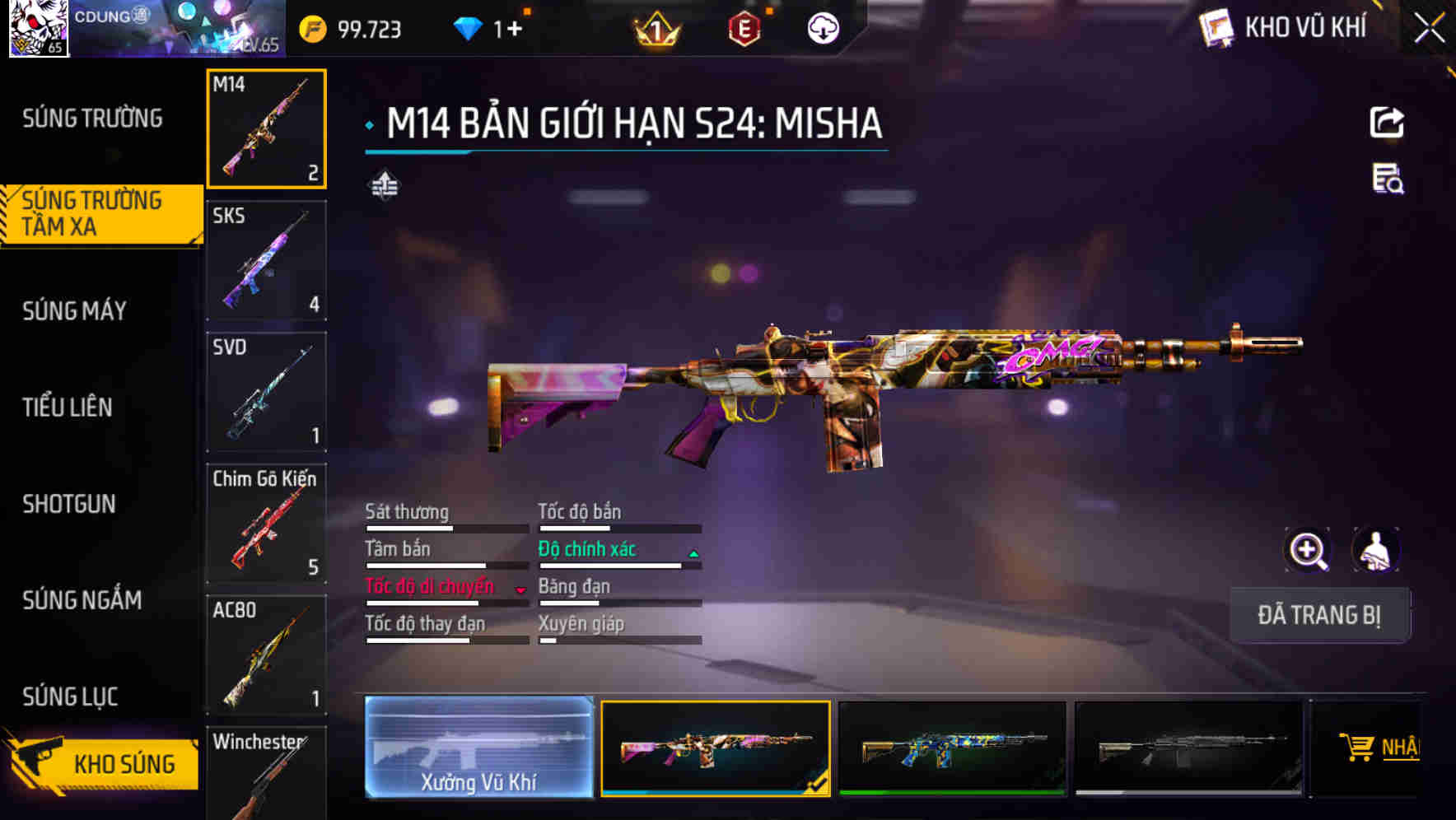Share the weapon skin via share icon

click(1386, 123)
